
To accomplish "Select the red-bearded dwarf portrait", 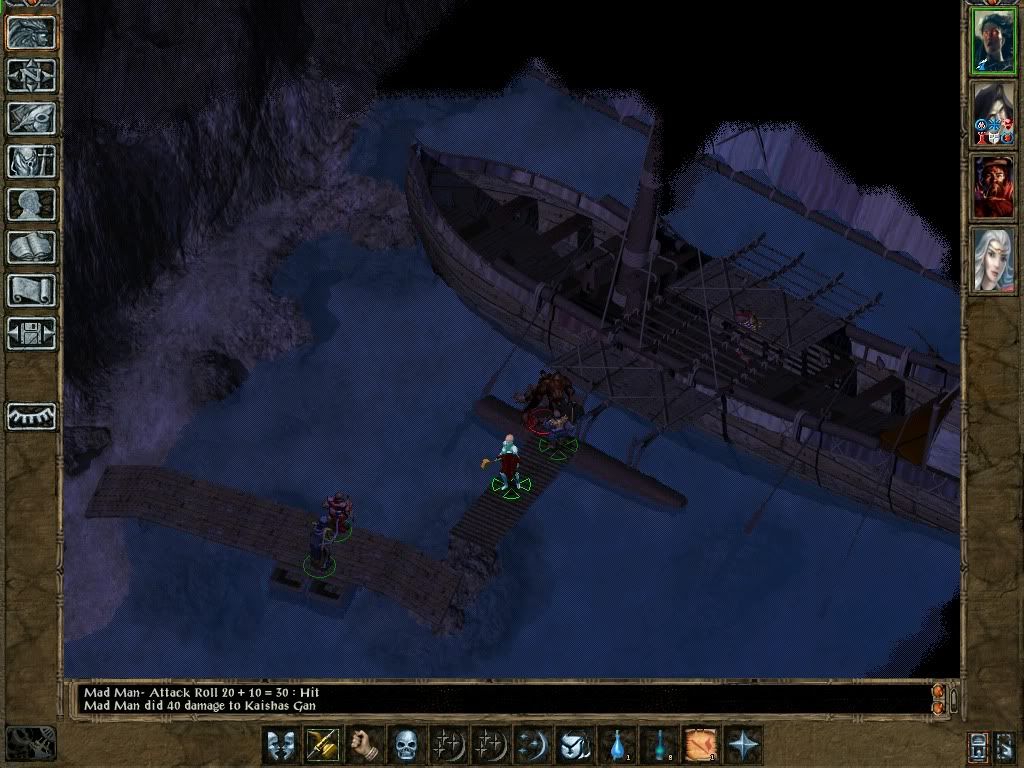I will tap(994, 187).
